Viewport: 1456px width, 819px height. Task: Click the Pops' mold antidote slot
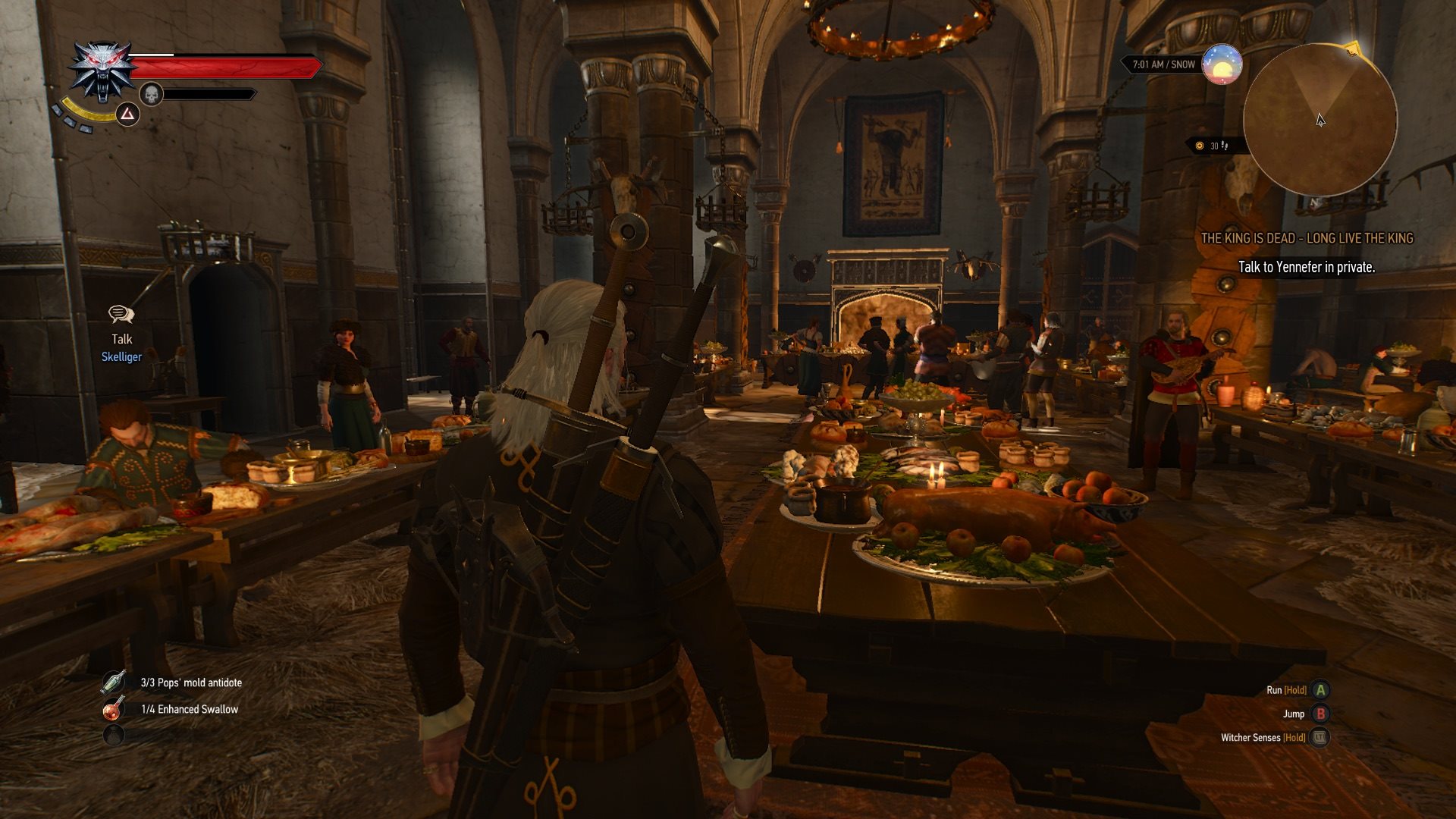[x=114, y=682]
